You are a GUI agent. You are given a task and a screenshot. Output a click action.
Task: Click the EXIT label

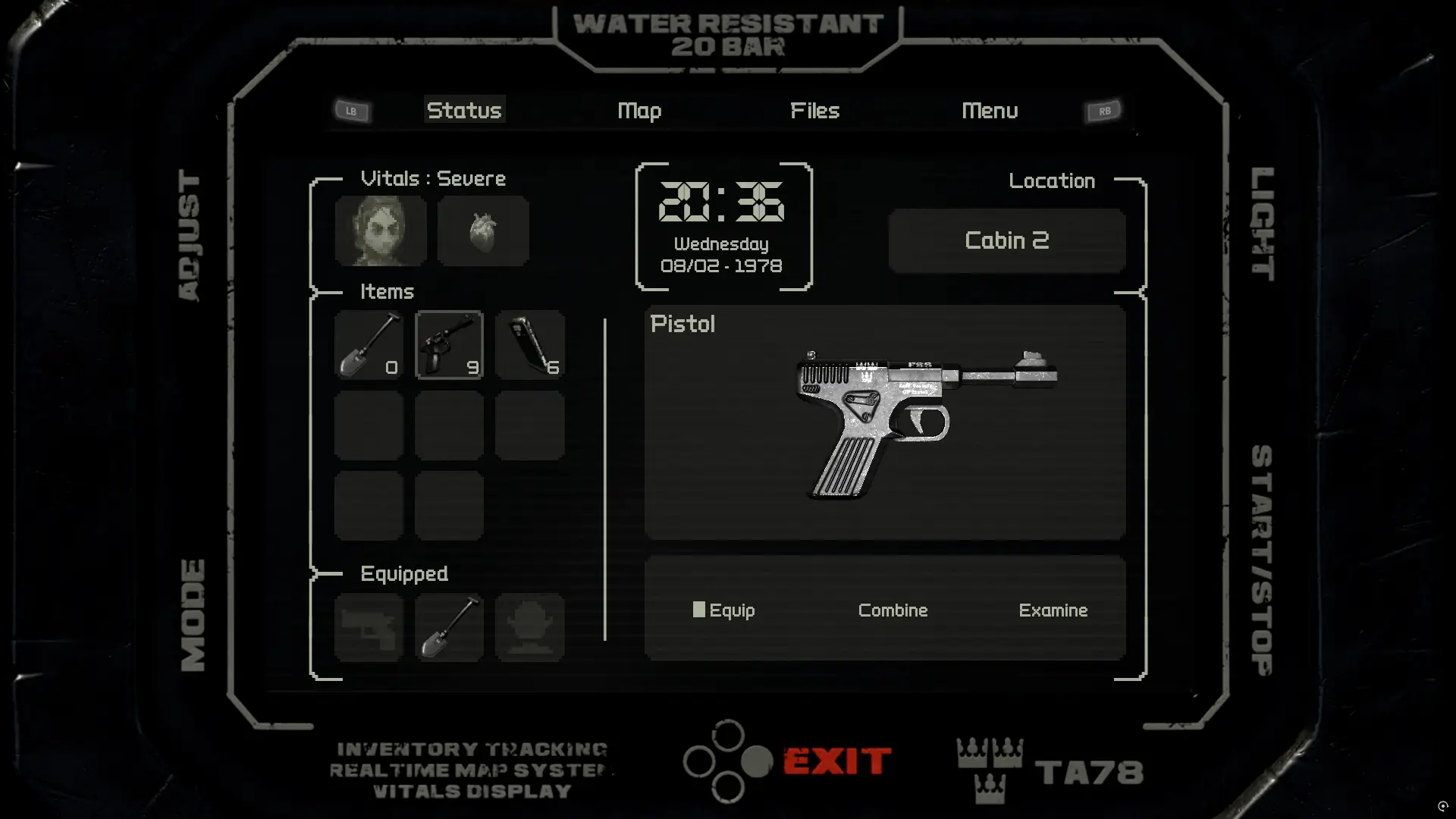(x=836, y=761)
